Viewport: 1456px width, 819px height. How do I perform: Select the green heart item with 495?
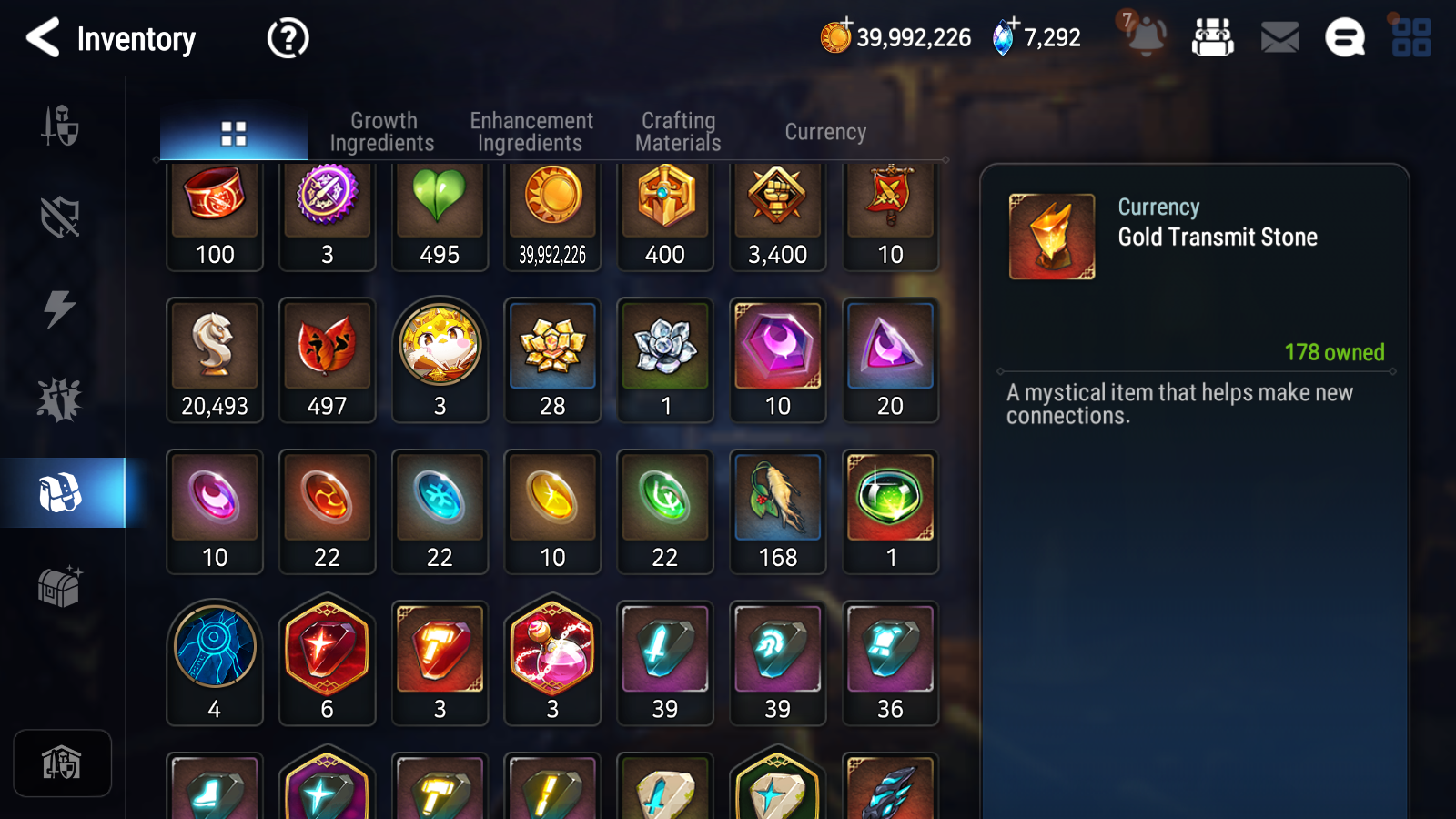[440, 215]
